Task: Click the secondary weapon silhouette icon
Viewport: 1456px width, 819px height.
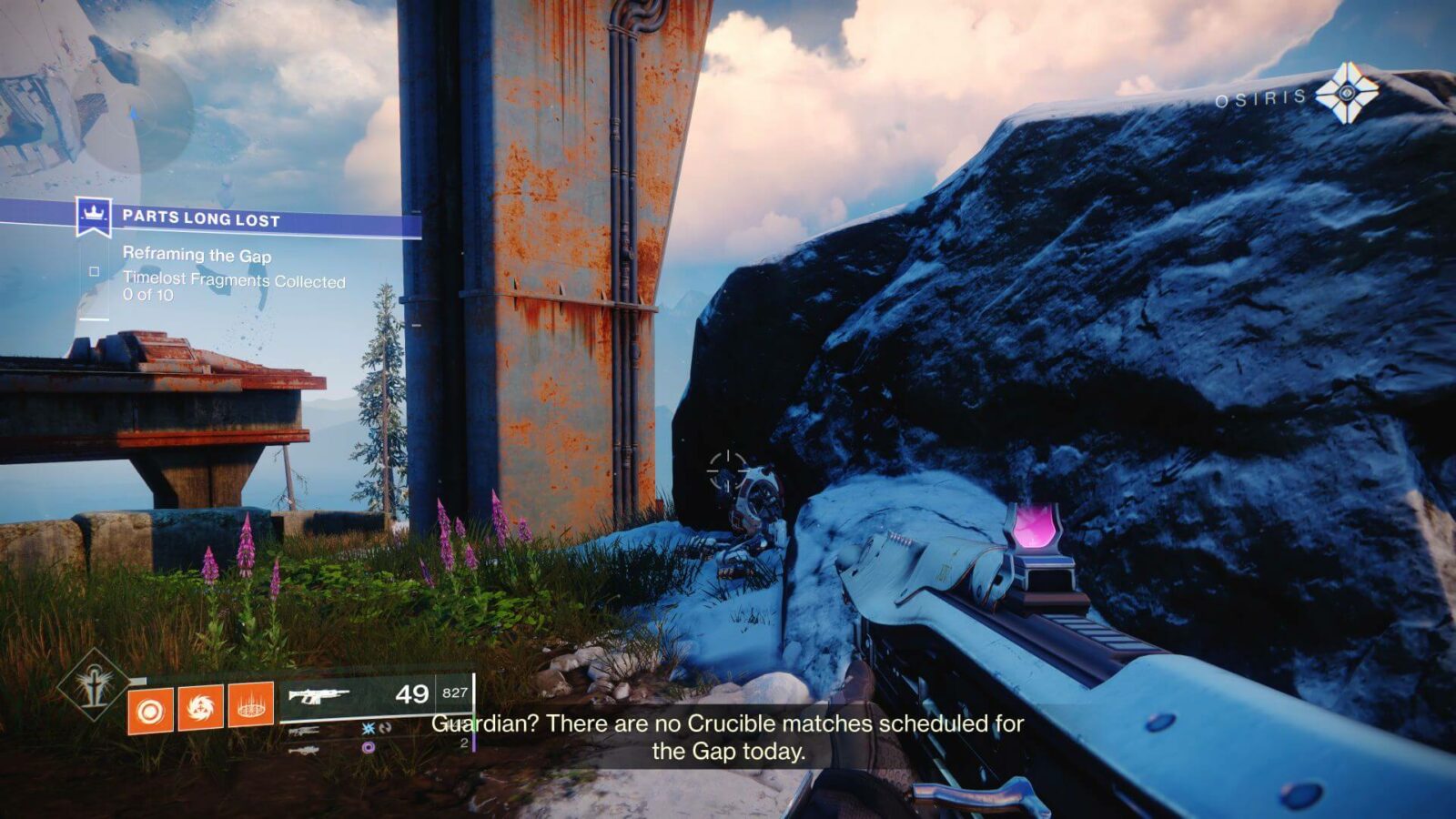Action: tap(305, 731)
